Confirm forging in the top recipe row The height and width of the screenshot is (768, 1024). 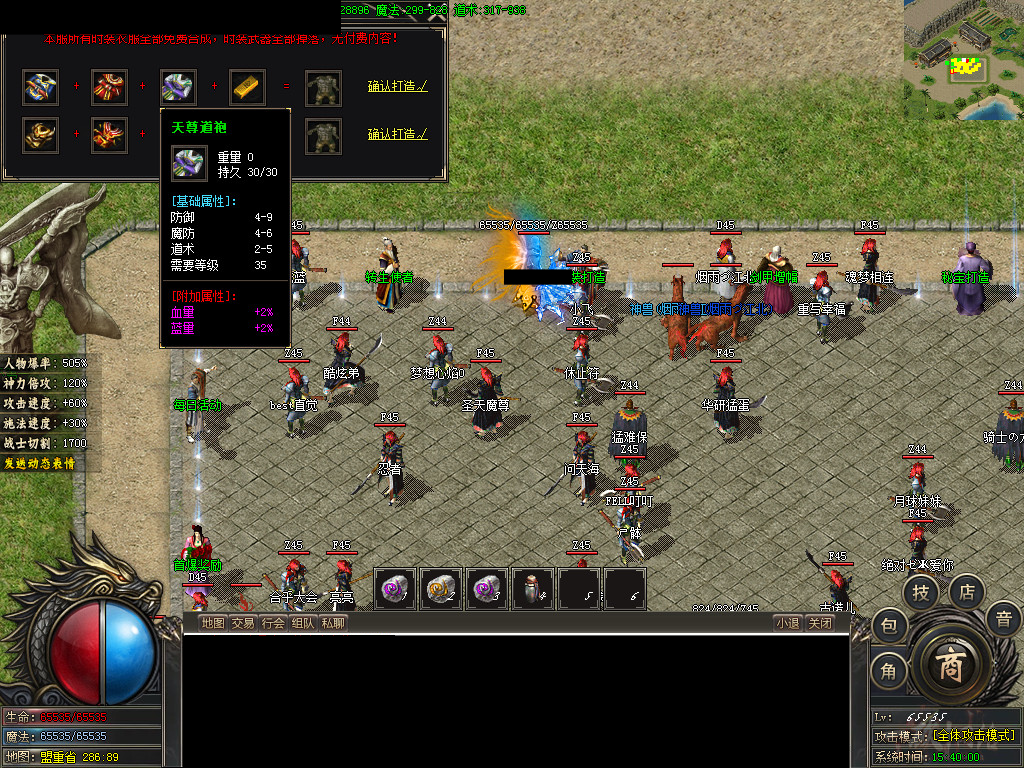click(x=397, y=87)
